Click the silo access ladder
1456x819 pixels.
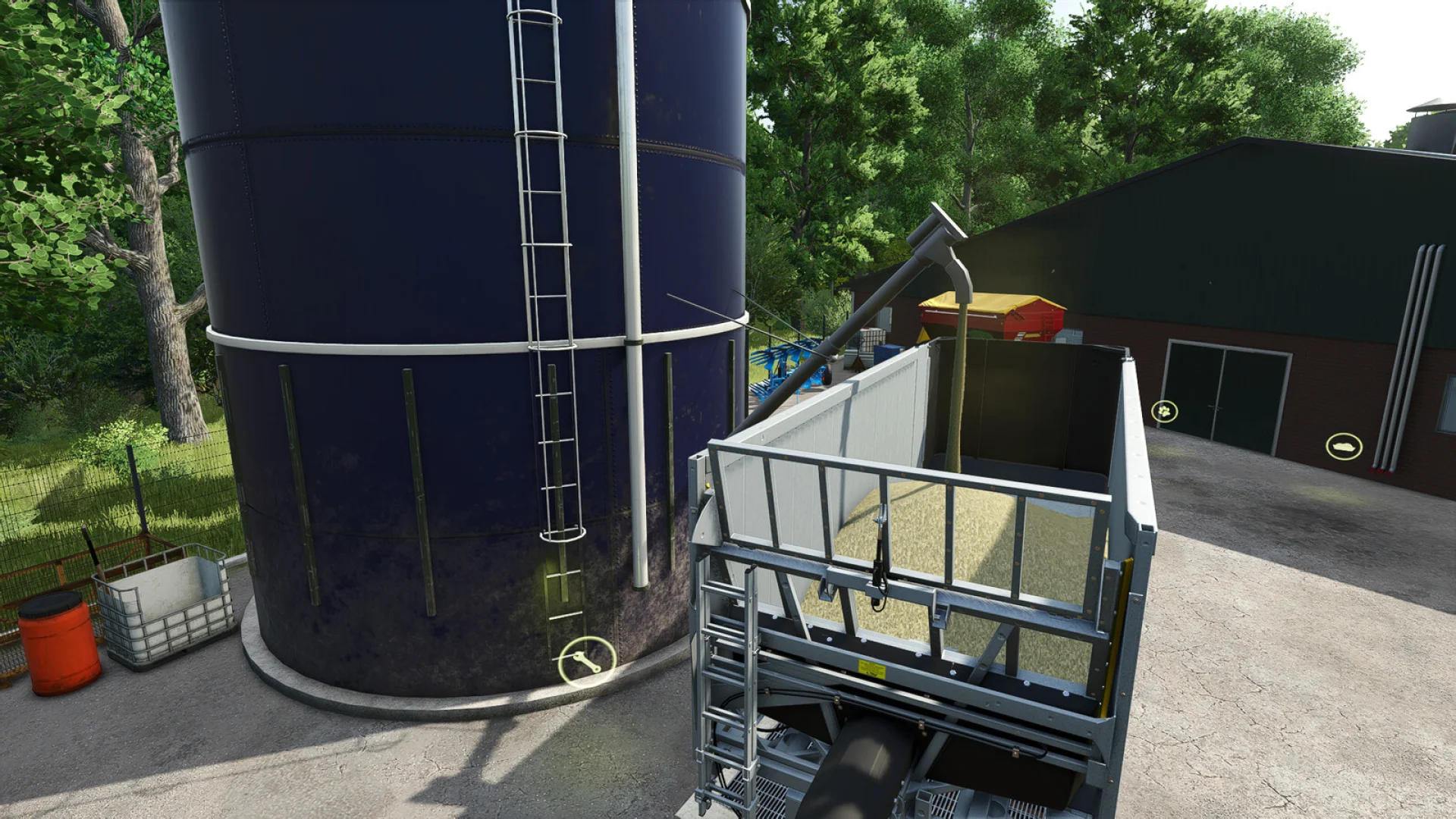click(x=546, y=303)
